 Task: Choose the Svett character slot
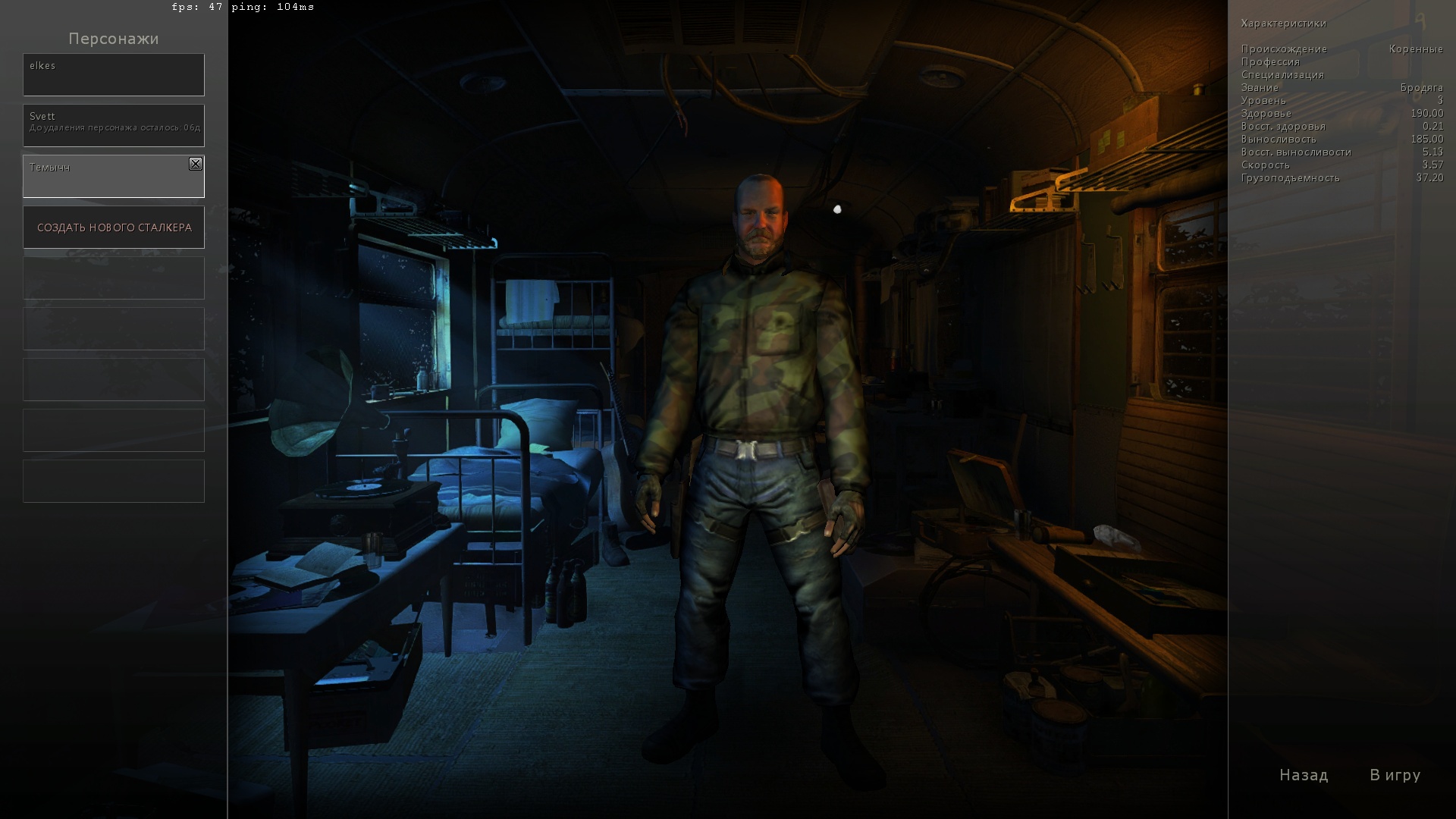point(114,125)
